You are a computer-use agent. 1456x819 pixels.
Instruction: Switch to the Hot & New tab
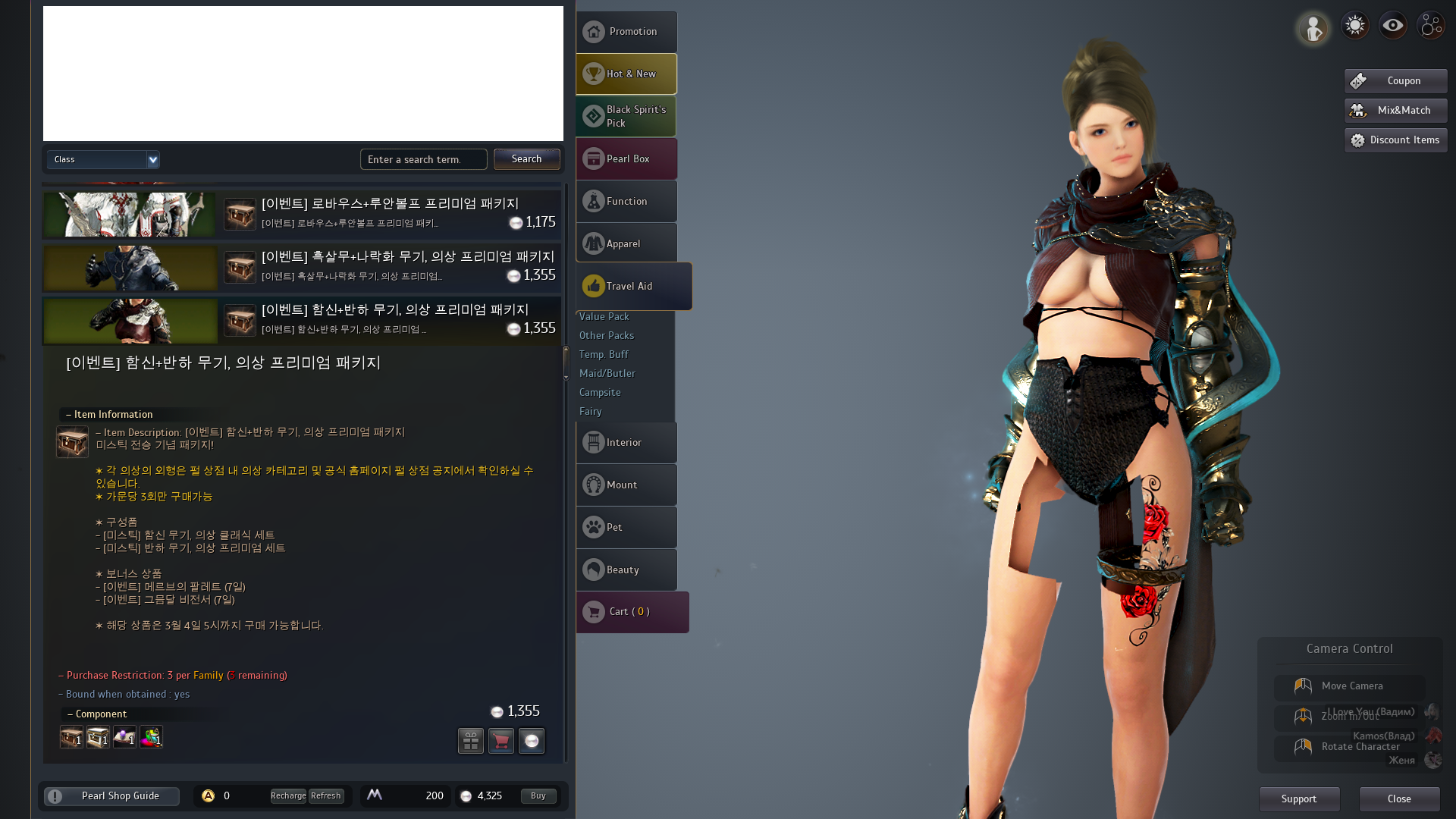click(x=626, y=74)
